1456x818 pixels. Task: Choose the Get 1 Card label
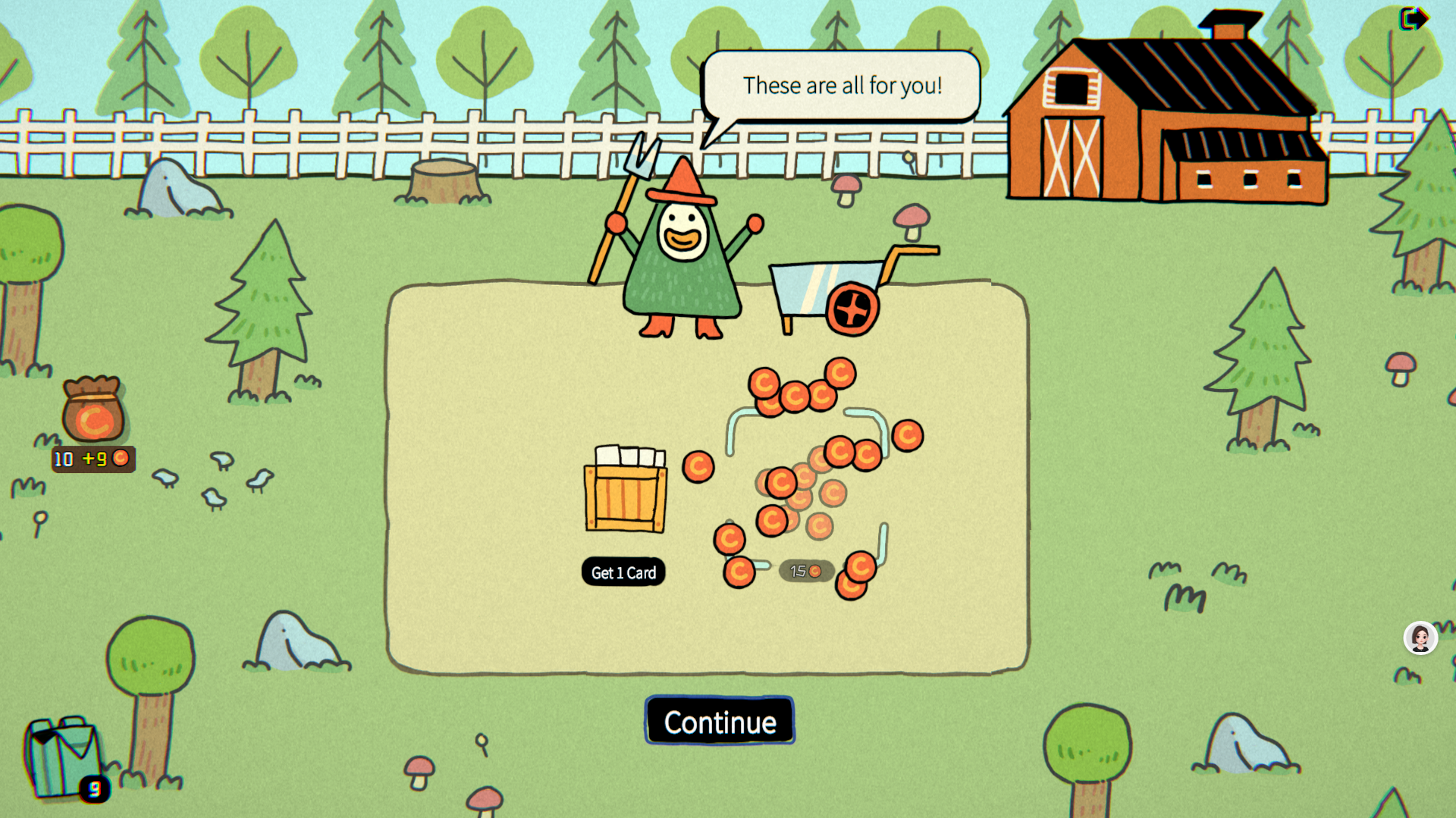tap(623, 572)
